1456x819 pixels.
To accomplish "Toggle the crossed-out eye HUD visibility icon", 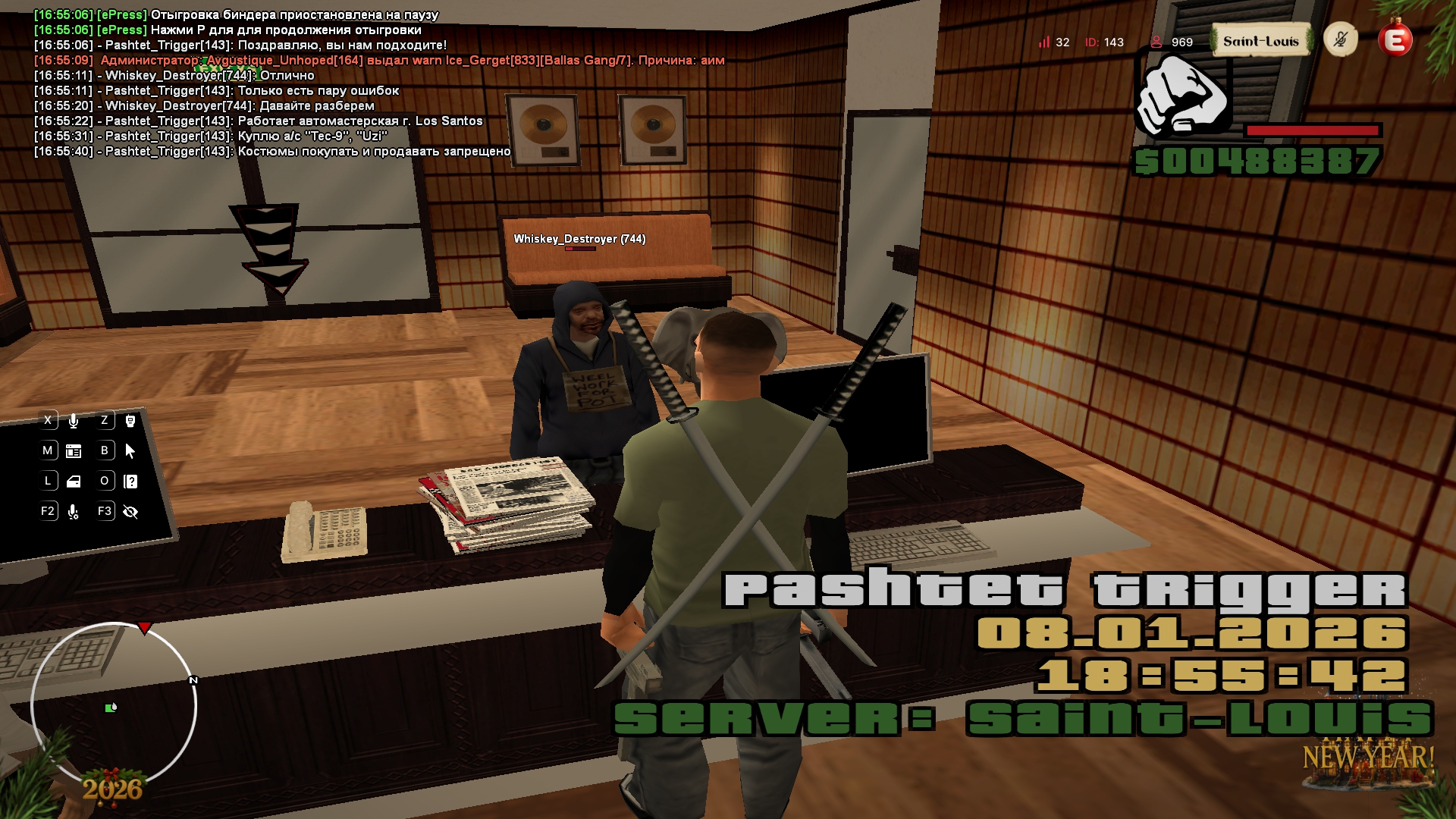I will coord(130,512).
